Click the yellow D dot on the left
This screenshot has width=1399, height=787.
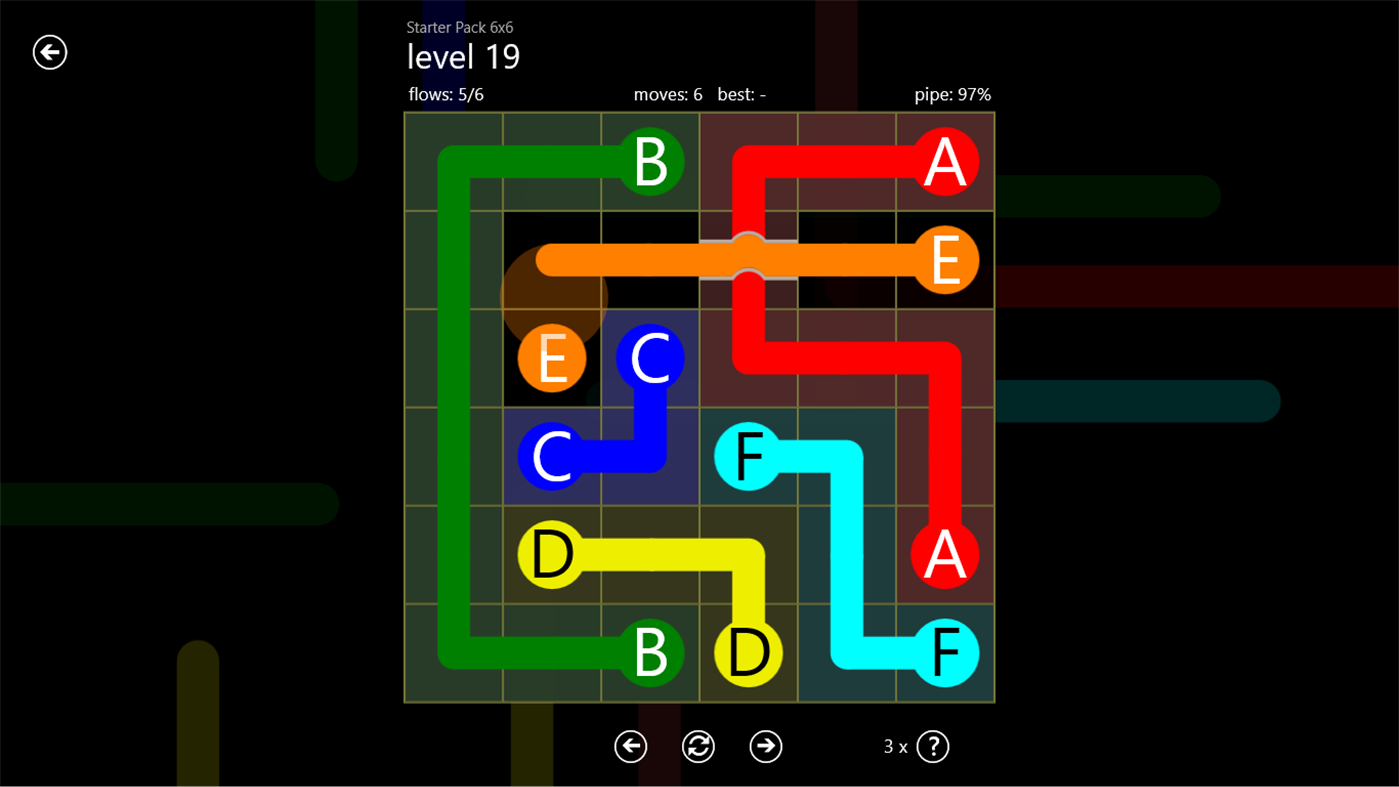[551, 554]
